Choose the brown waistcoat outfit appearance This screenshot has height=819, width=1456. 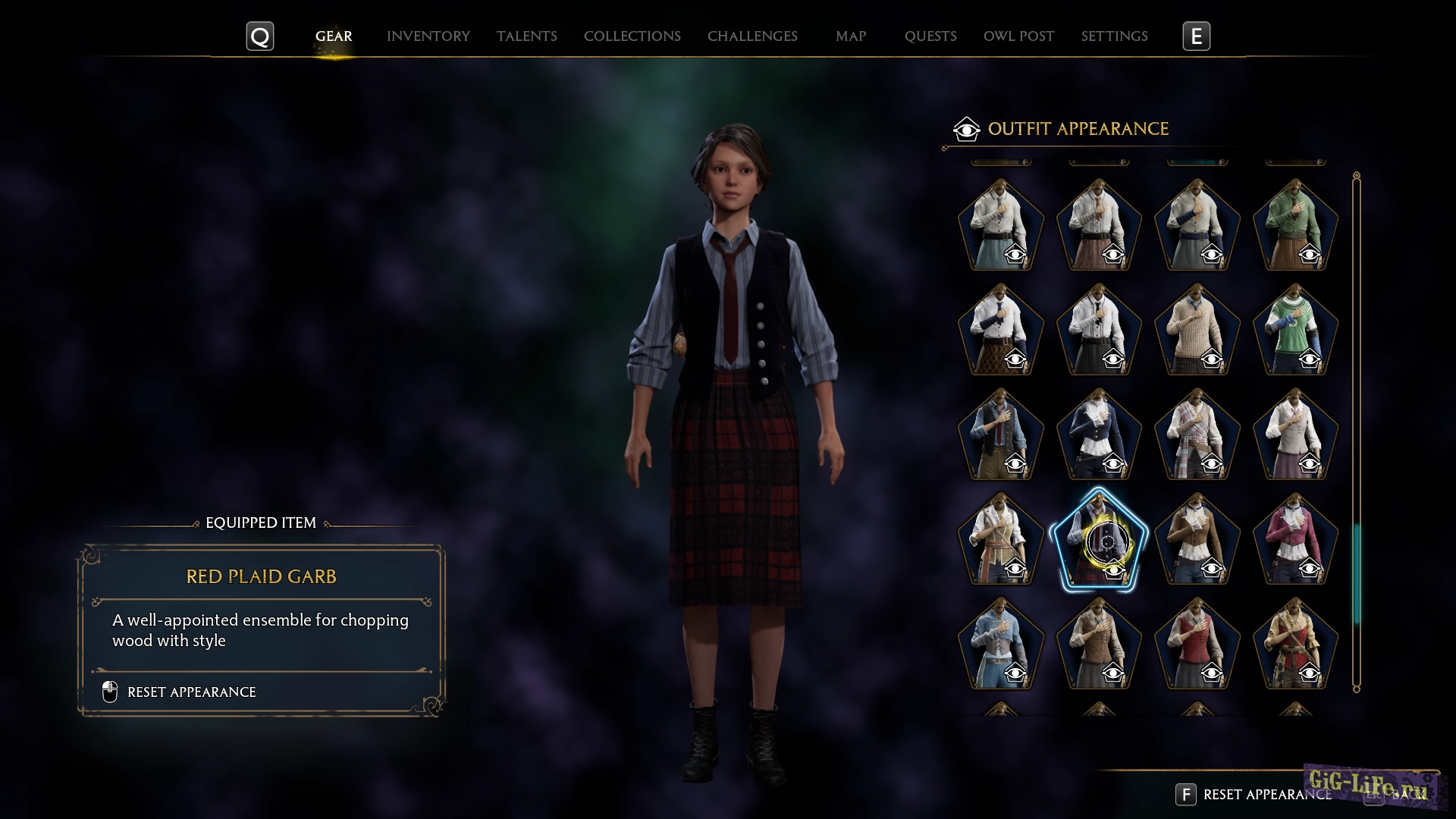[1098, 644]
